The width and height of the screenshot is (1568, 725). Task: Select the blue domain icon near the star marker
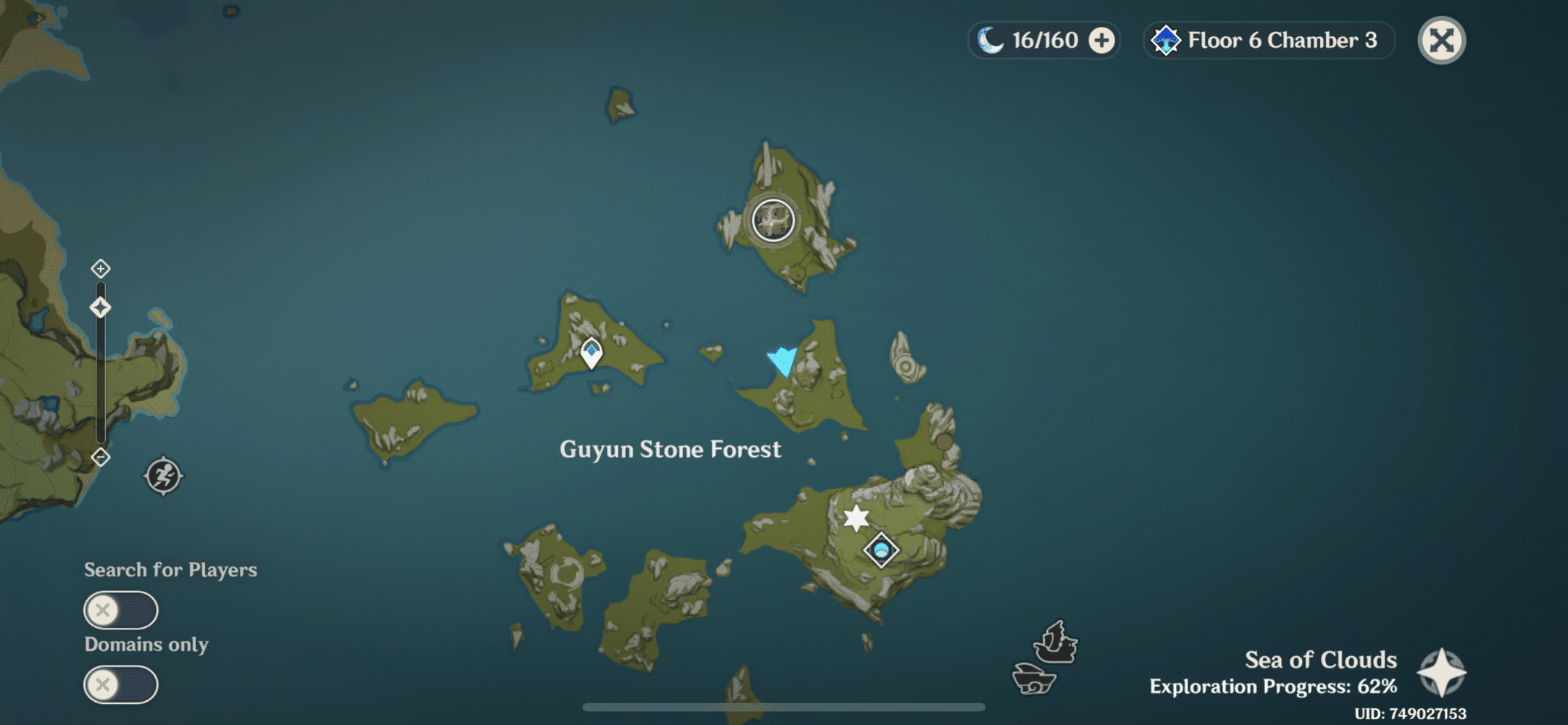click(x=880, y=550)
